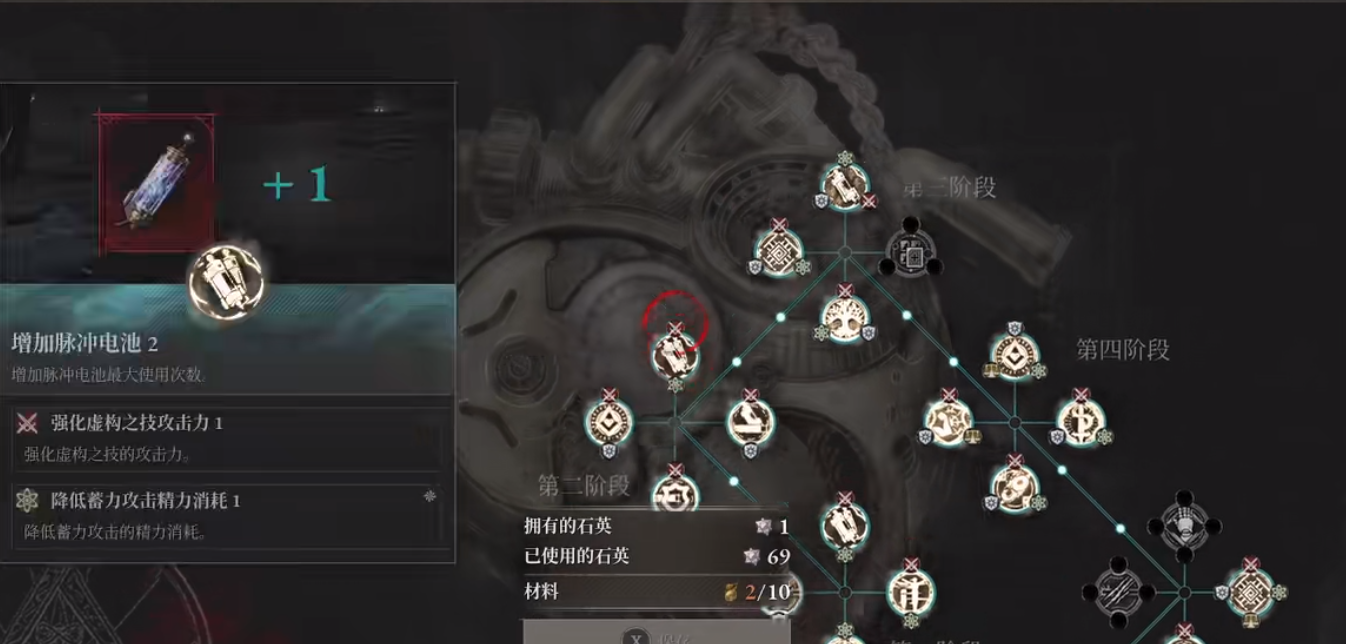
Task: Select the locked card-symbol node near 第三阶段
Action: click(912, 254)
